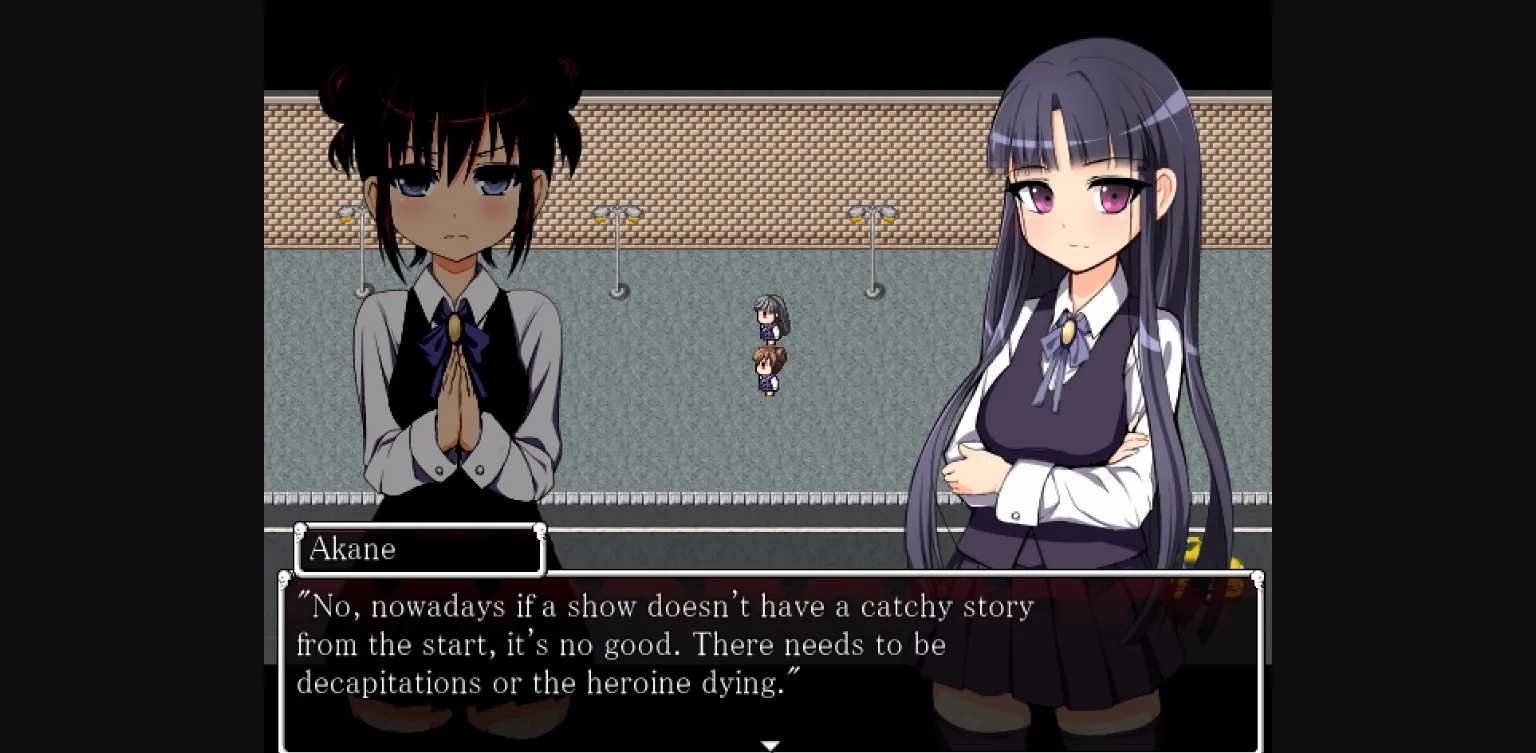Click the decorative corner of the dialogue box top-right

(1258, 576)
